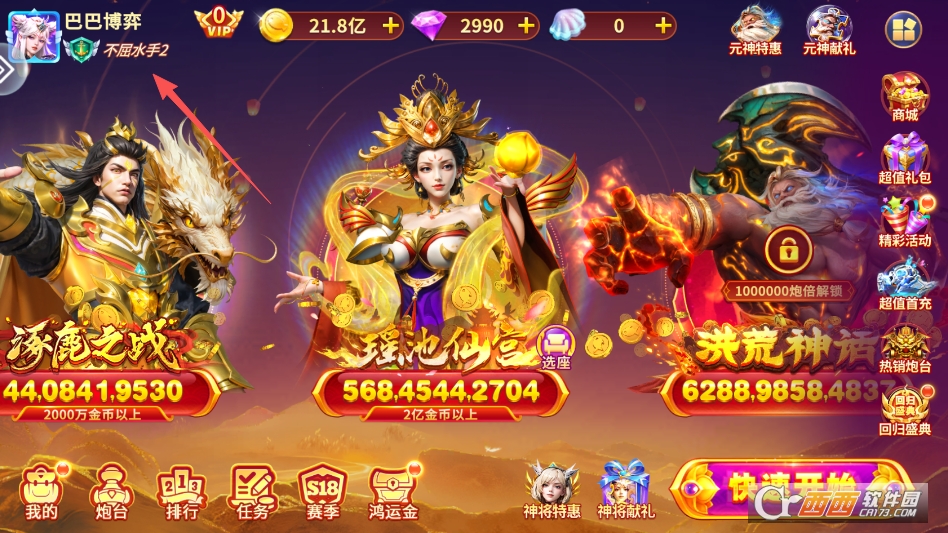
Task: Open the 回归盛典 event
Action: point(905,410)
